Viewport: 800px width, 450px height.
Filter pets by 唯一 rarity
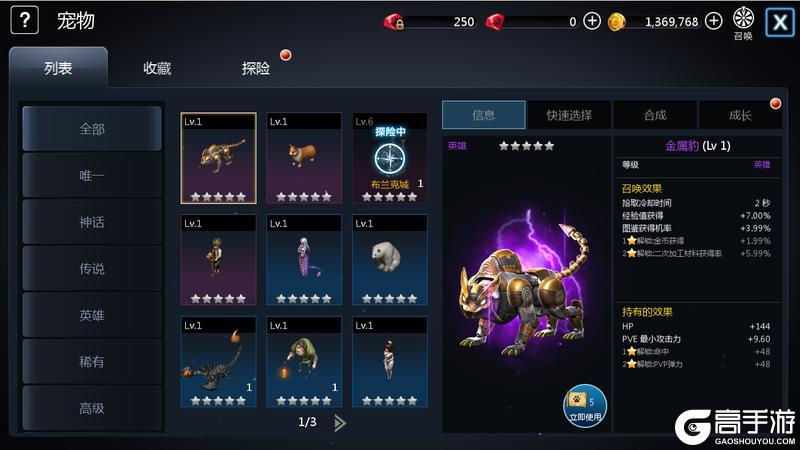pyautogui.click(x=92, y=175)
